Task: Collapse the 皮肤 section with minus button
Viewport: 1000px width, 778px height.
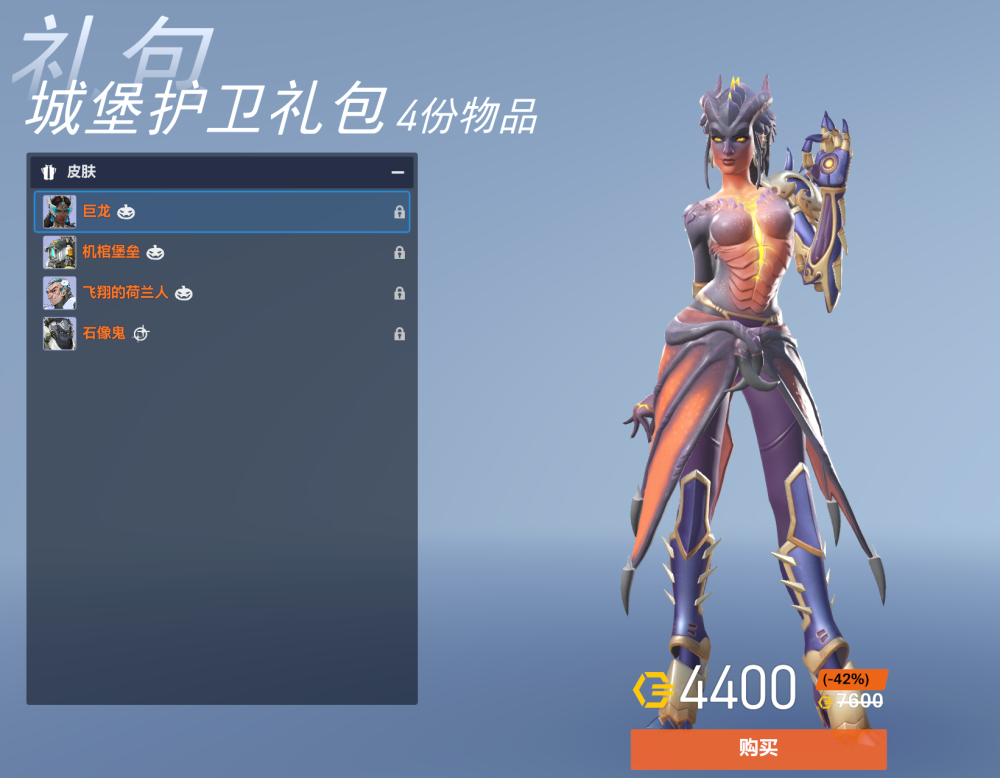Action: click(398, 172)
